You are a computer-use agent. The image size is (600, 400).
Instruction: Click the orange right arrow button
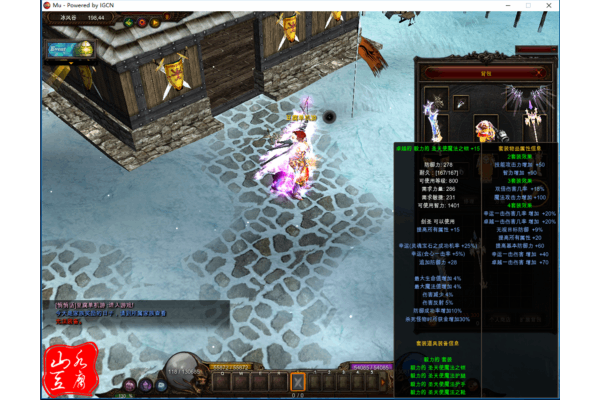(x=157, y=21)
